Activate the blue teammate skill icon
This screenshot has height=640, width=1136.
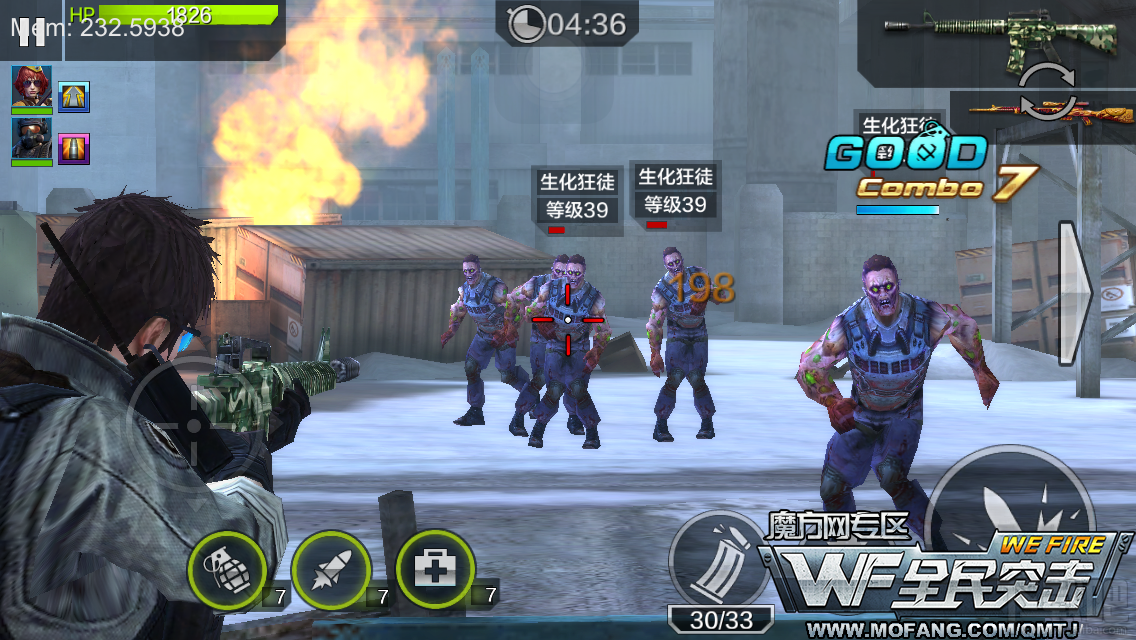point(74,96)
